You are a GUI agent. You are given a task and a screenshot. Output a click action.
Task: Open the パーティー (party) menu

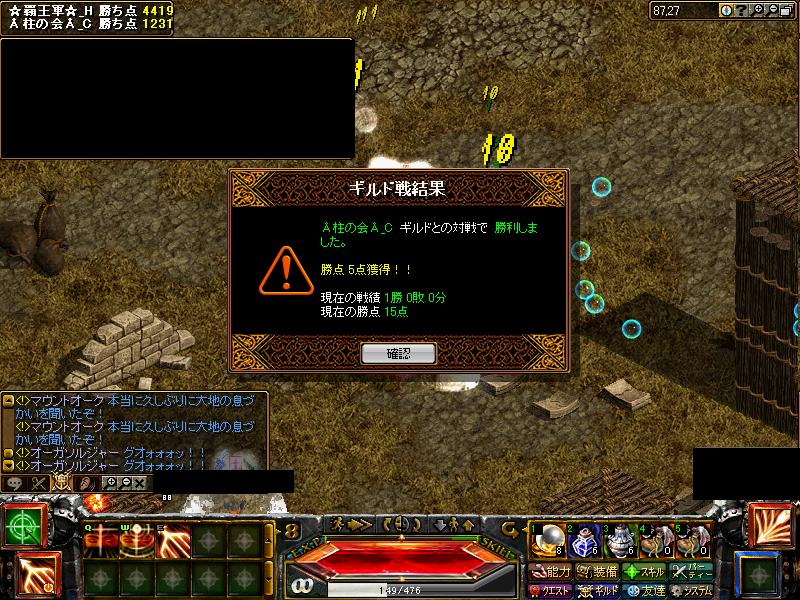point(693,572)
